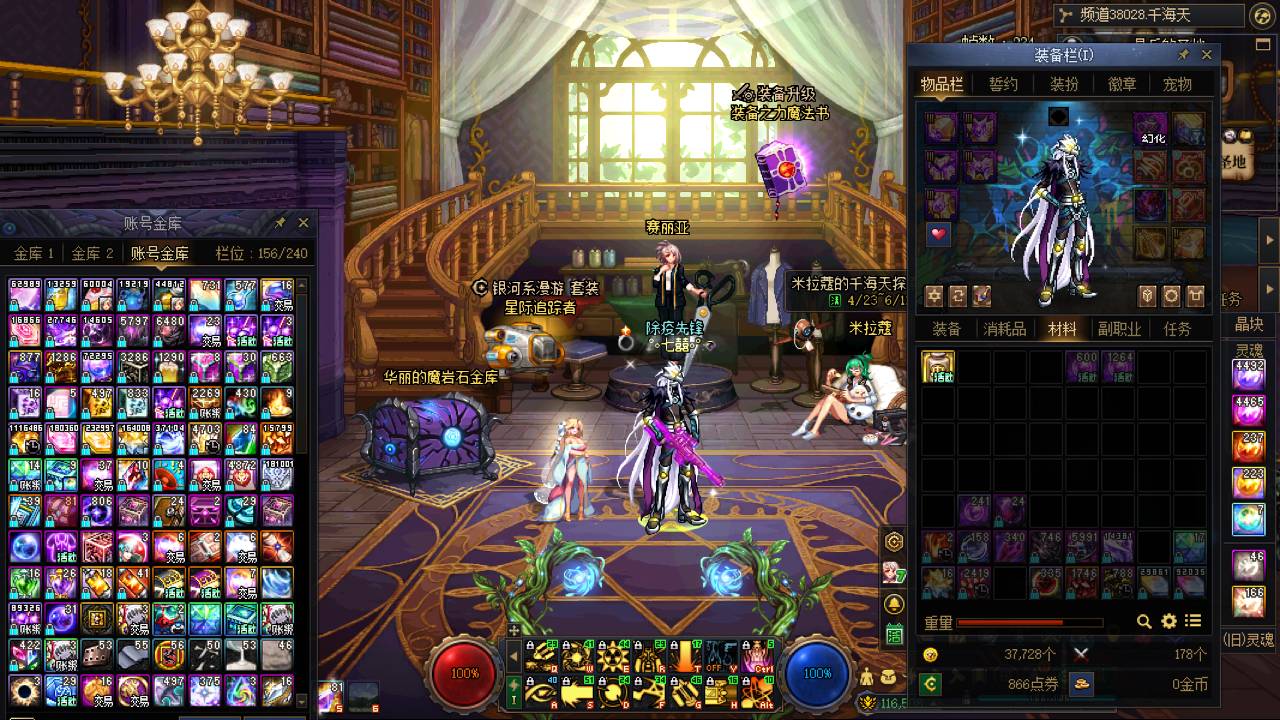
Task: Pin the 装备栏 equipment window
Action: click(x=1184, y=55)
